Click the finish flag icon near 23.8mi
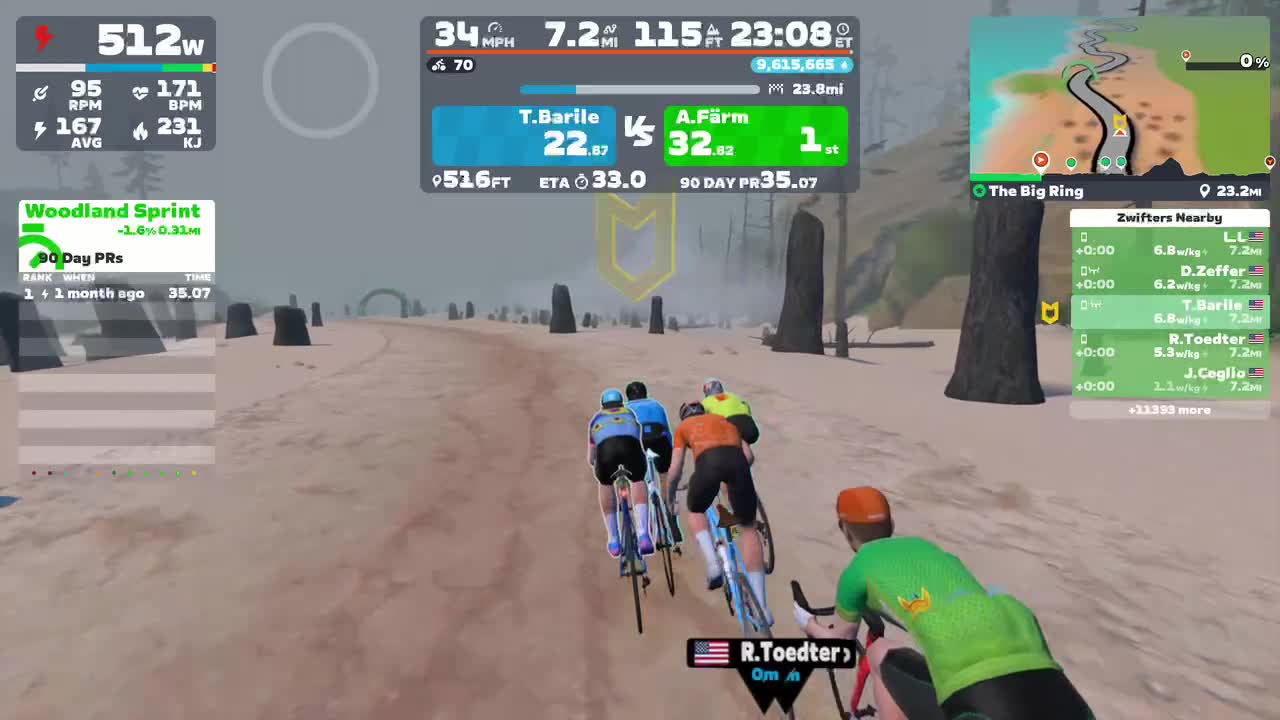 (x=778, y=89)
